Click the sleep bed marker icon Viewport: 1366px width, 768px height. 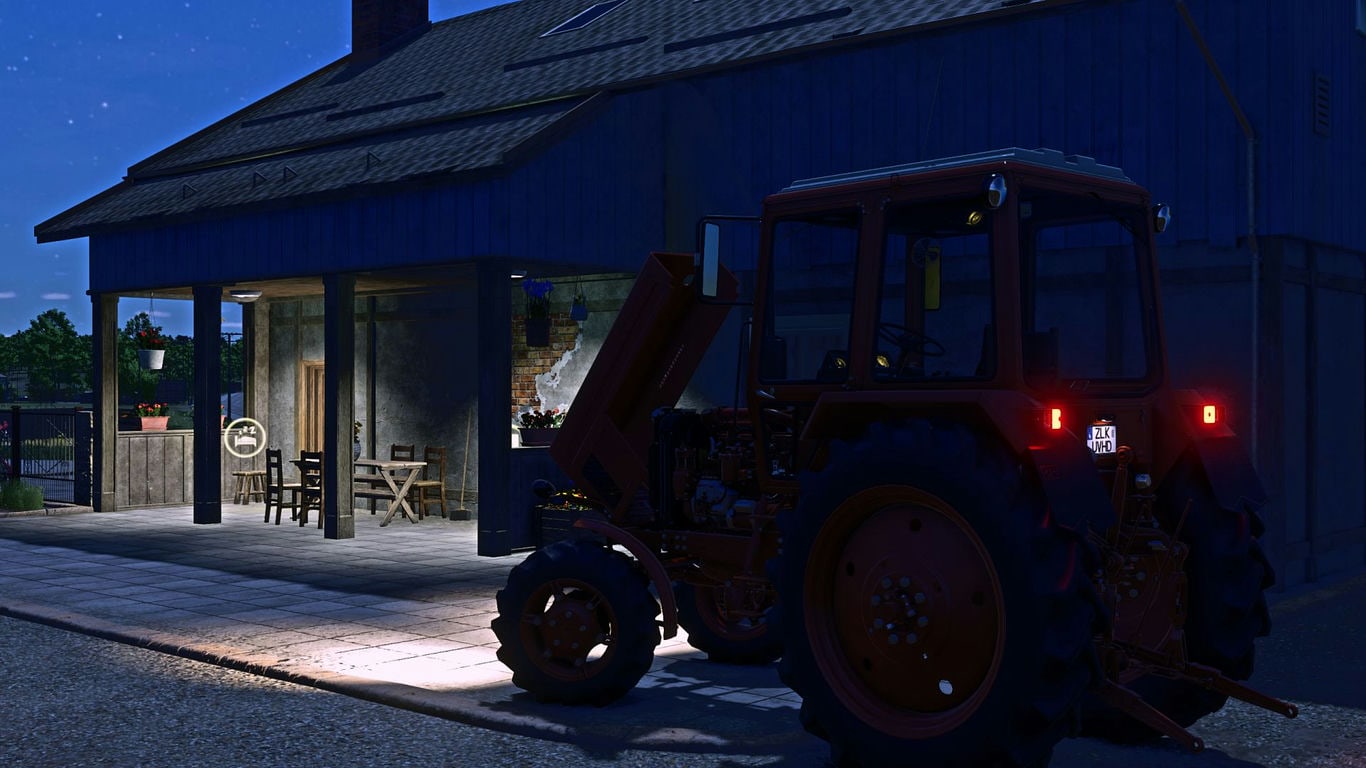245,438
